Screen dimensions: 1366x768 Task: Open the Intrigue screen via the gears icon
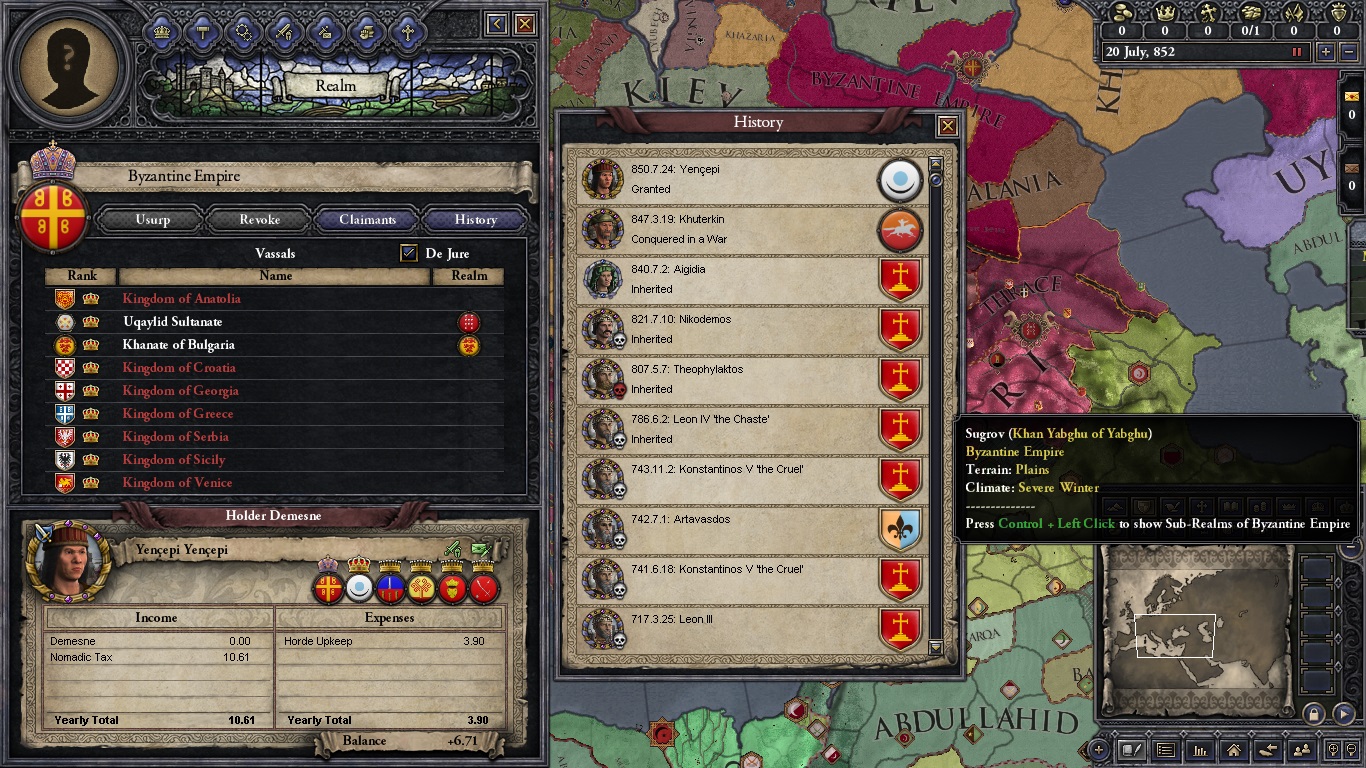(244, 31)
